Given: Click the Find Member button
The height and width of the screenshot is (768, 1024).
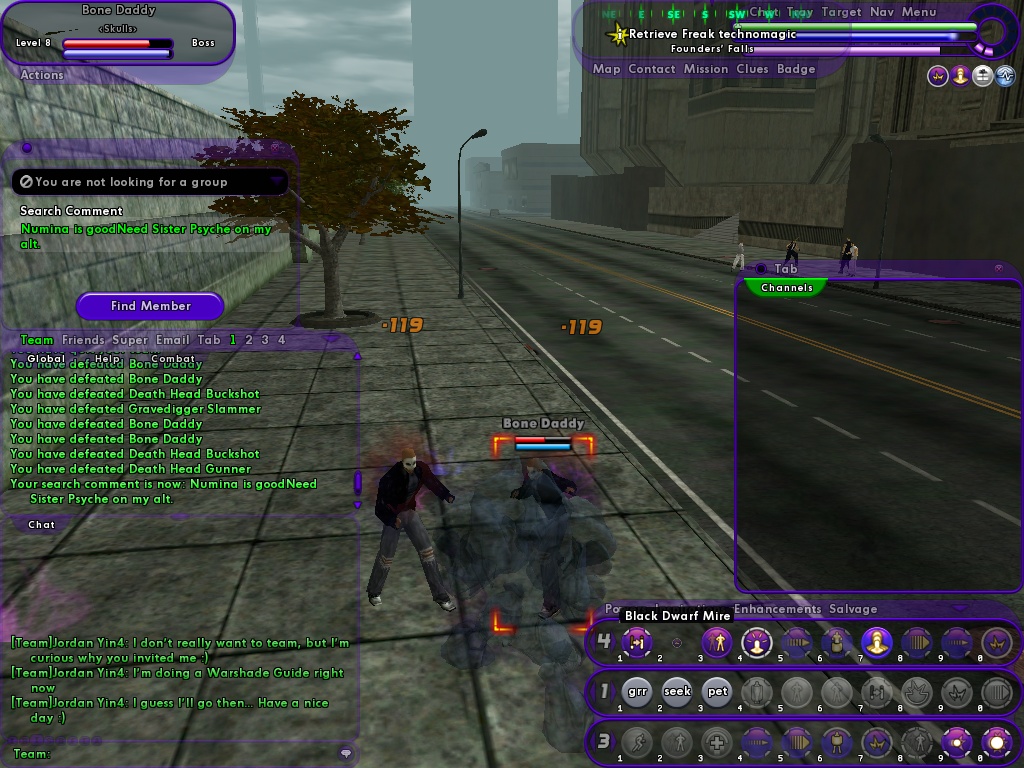Looking at the screenshot, I should point(150,306).
